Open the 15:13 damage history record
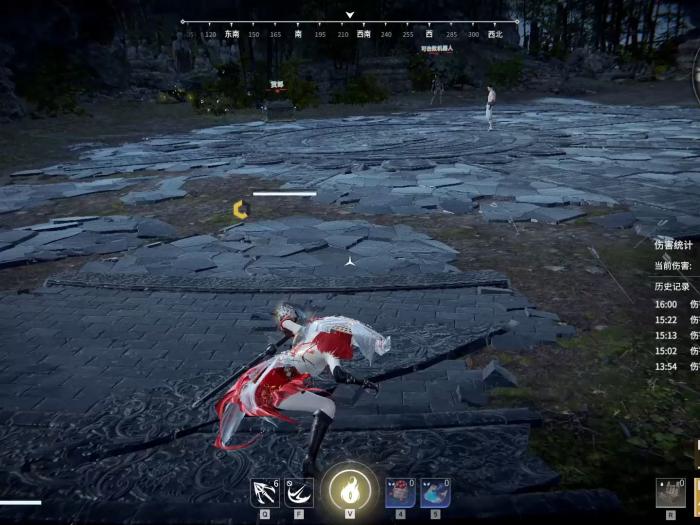Screen dimensions: 700x525 pyautogui.click(x=676, y=336)
